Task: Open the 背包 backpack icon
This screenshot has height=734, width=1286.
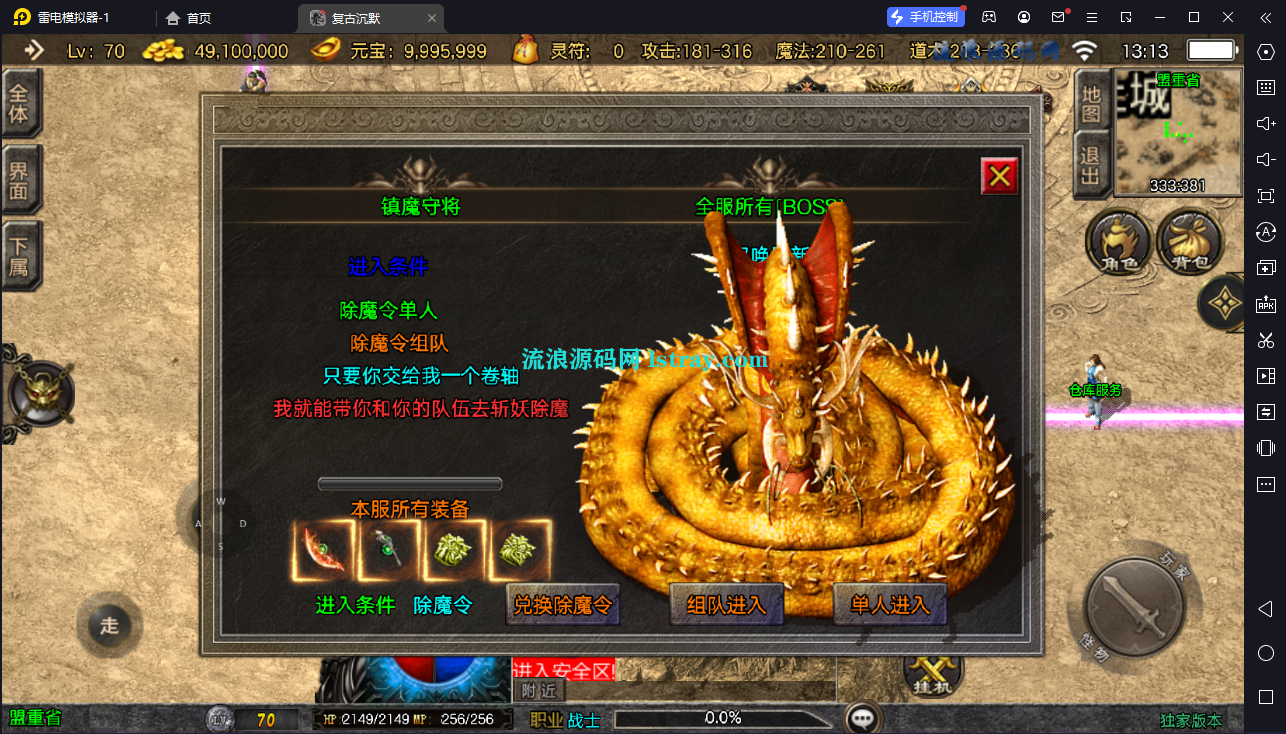Action: tap(1192, 242)
